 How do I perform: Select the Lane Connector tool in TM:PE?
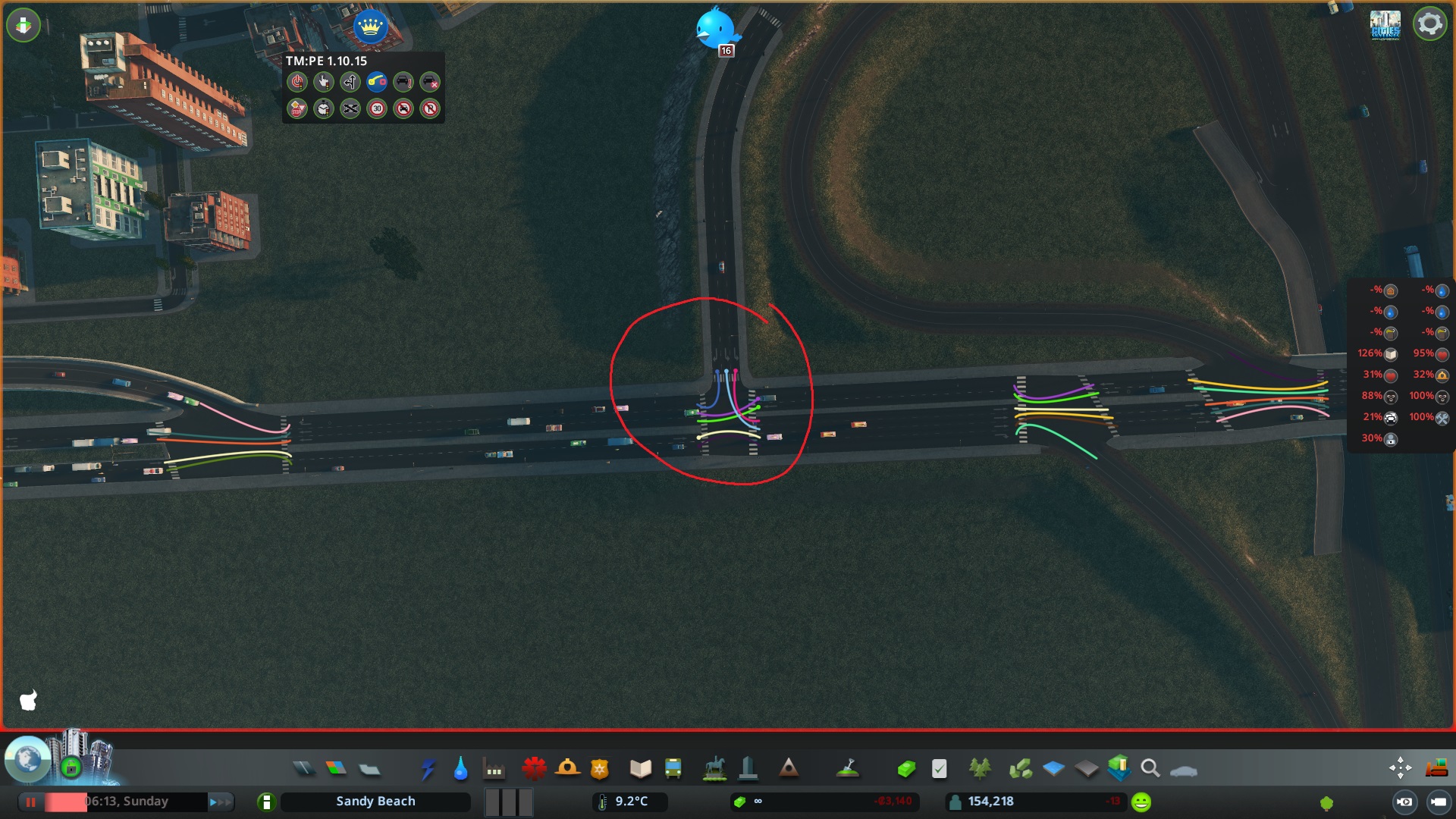[x=377, y=83]
